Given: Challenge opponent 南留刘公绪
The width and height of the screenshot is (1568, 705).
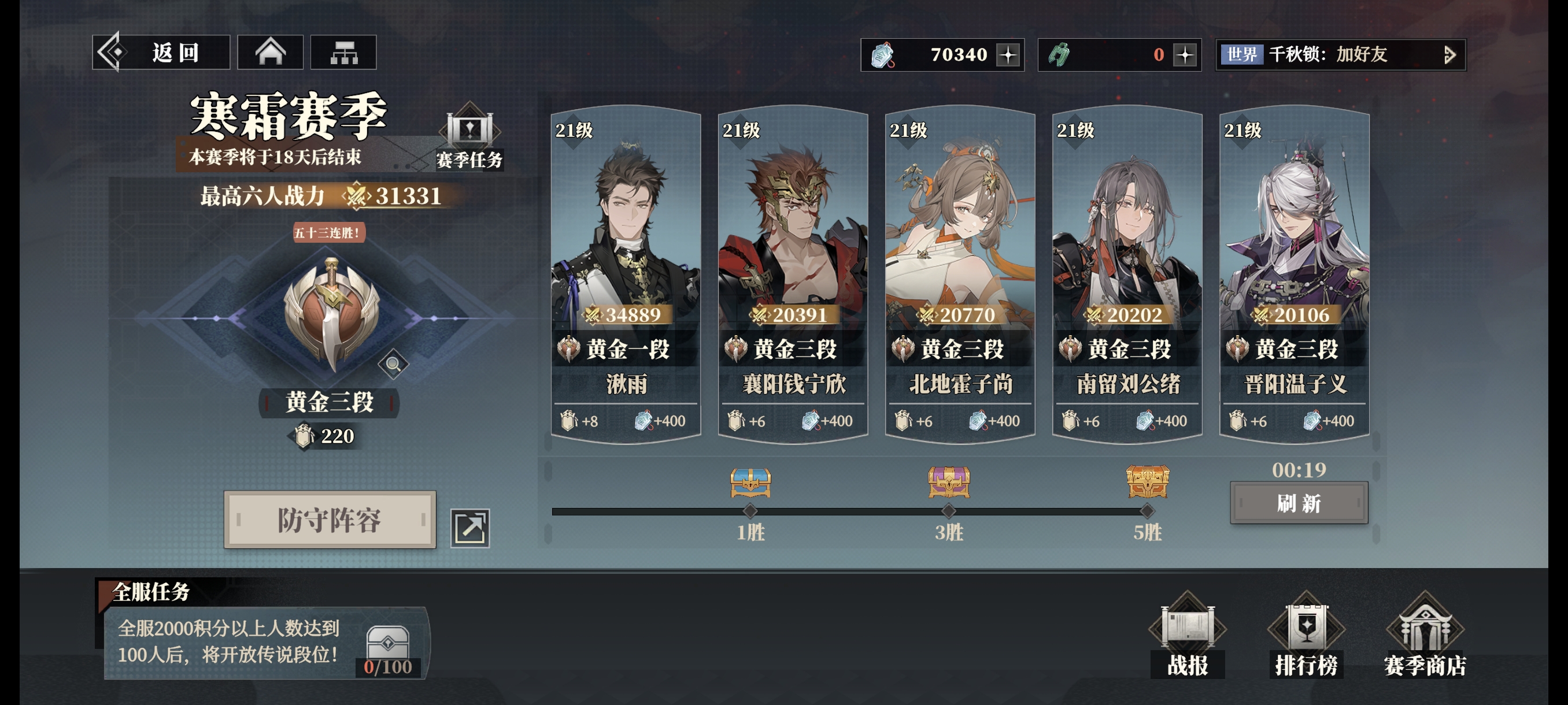Looking at the screenshot, I should point(1127,274).
